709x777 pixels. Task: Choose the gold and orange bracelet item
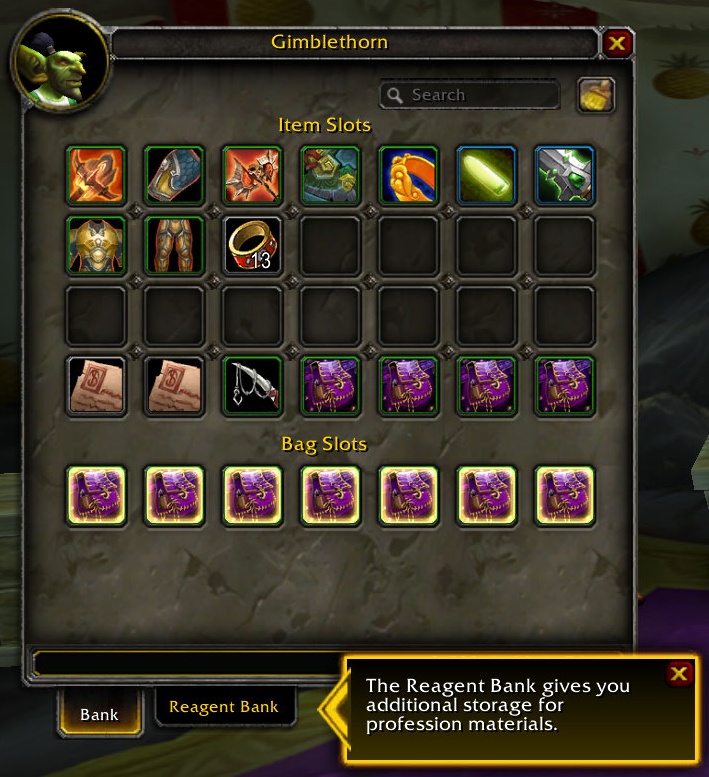point(409,176)
